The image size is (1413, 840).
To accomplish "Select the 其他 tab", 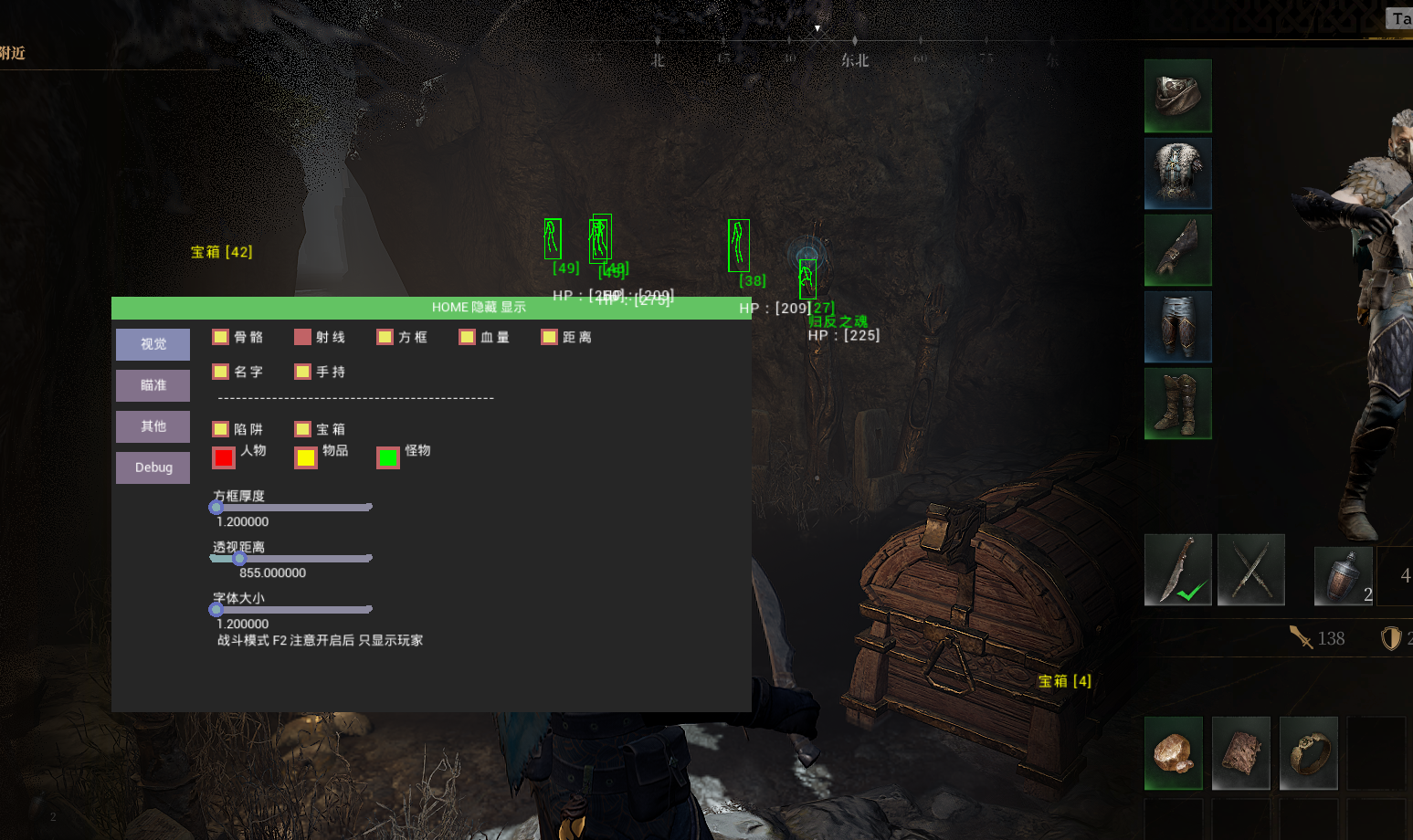I will click(x=153, y=426).
